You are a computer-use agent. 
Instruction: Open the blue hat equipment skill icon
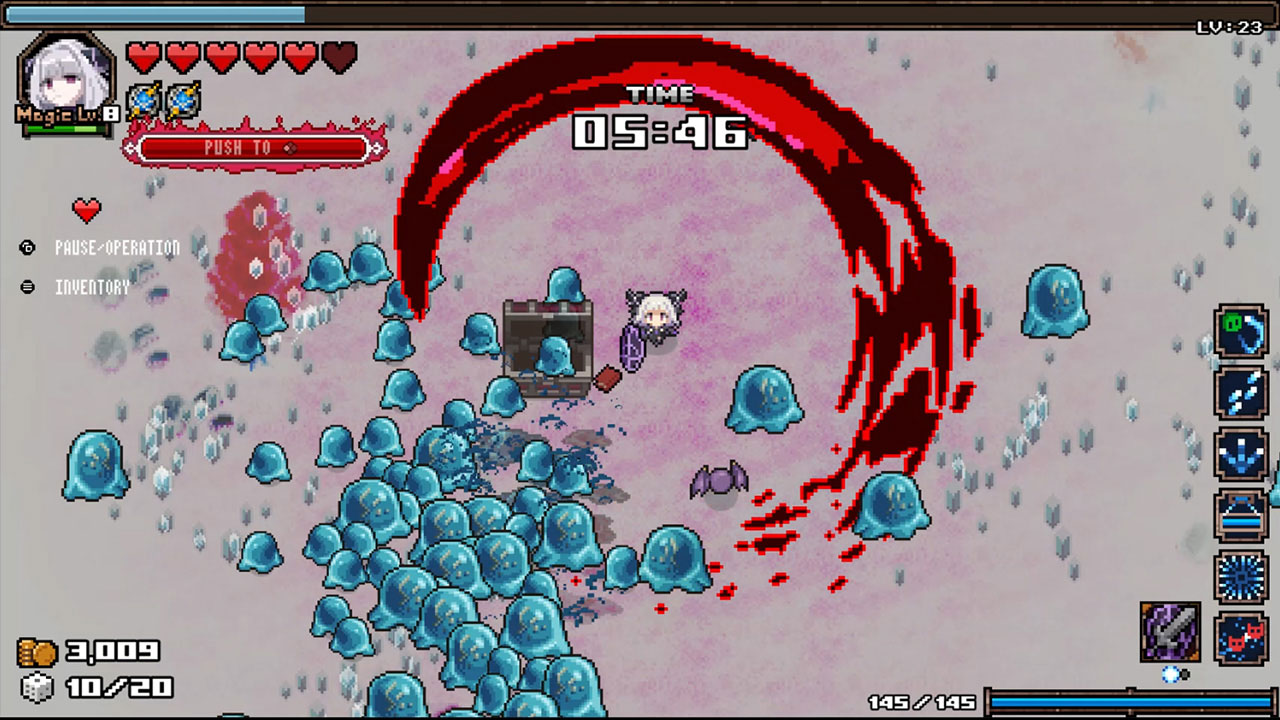click(1242, 514)
